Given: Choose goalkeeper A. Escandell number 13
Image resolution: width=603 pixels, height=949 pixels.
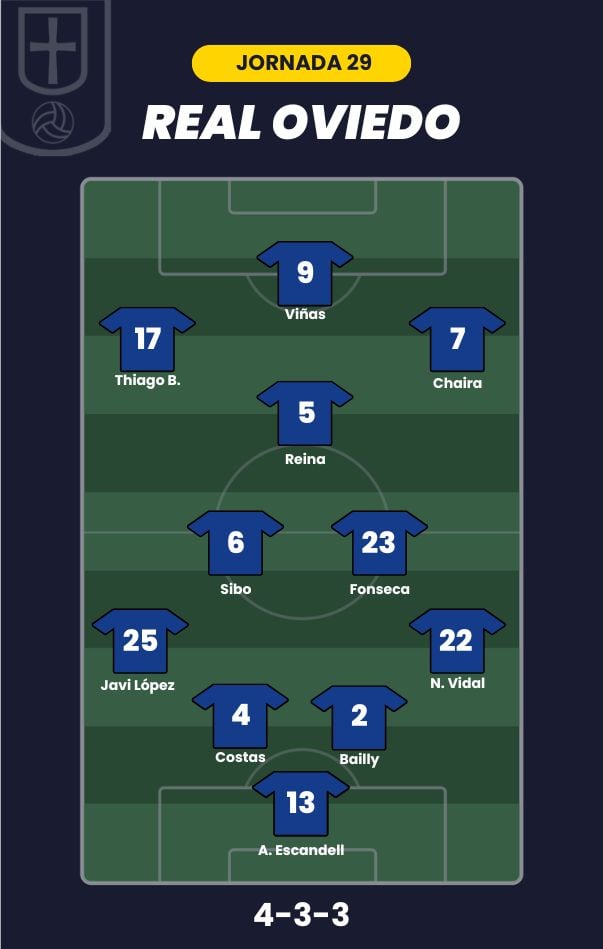Looking at the screenshot, I should 300,803.
